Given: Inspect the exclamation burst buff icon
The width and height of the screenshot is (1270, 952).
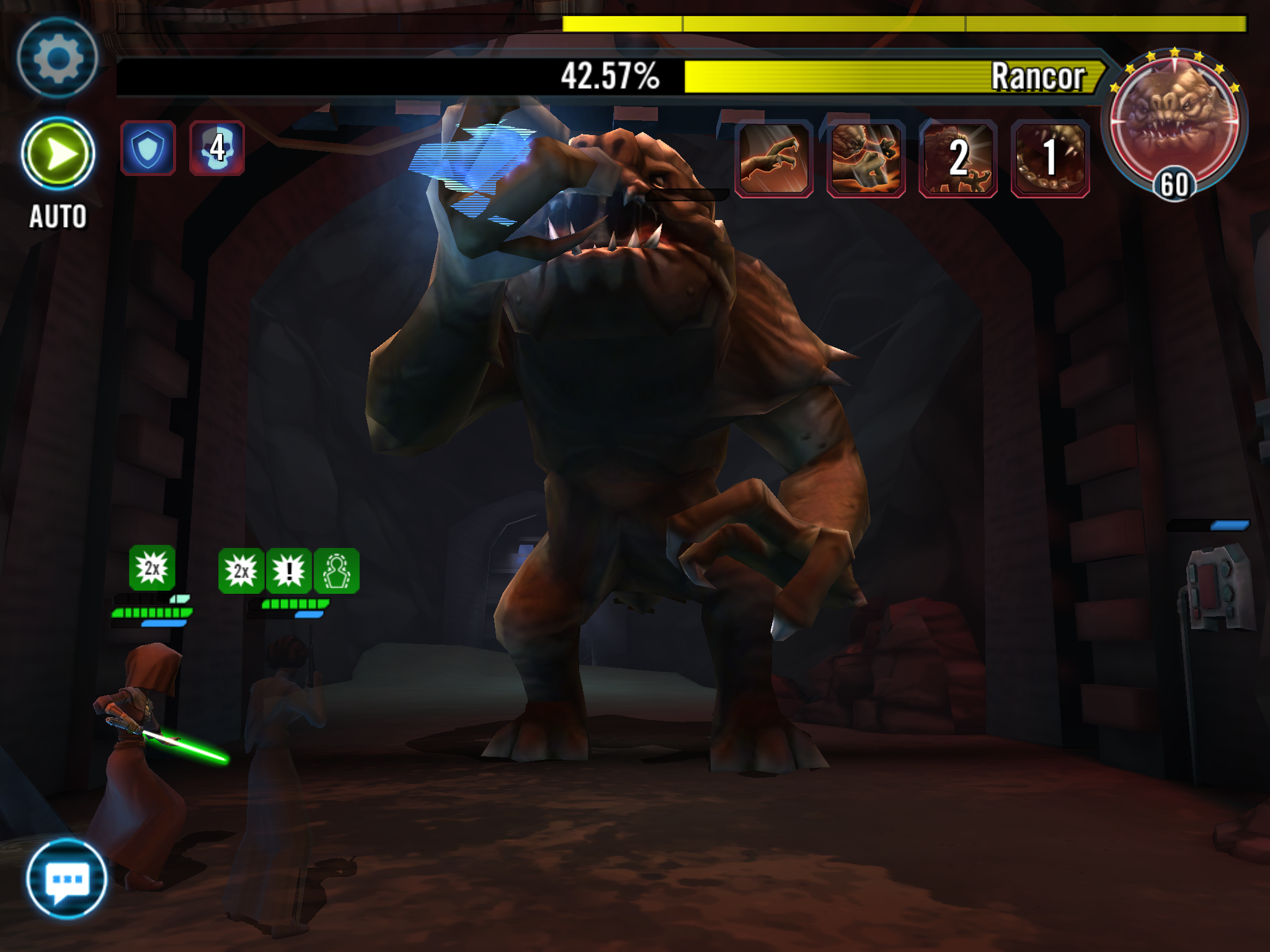Looking at the screenshot, I should pos(289,571).
